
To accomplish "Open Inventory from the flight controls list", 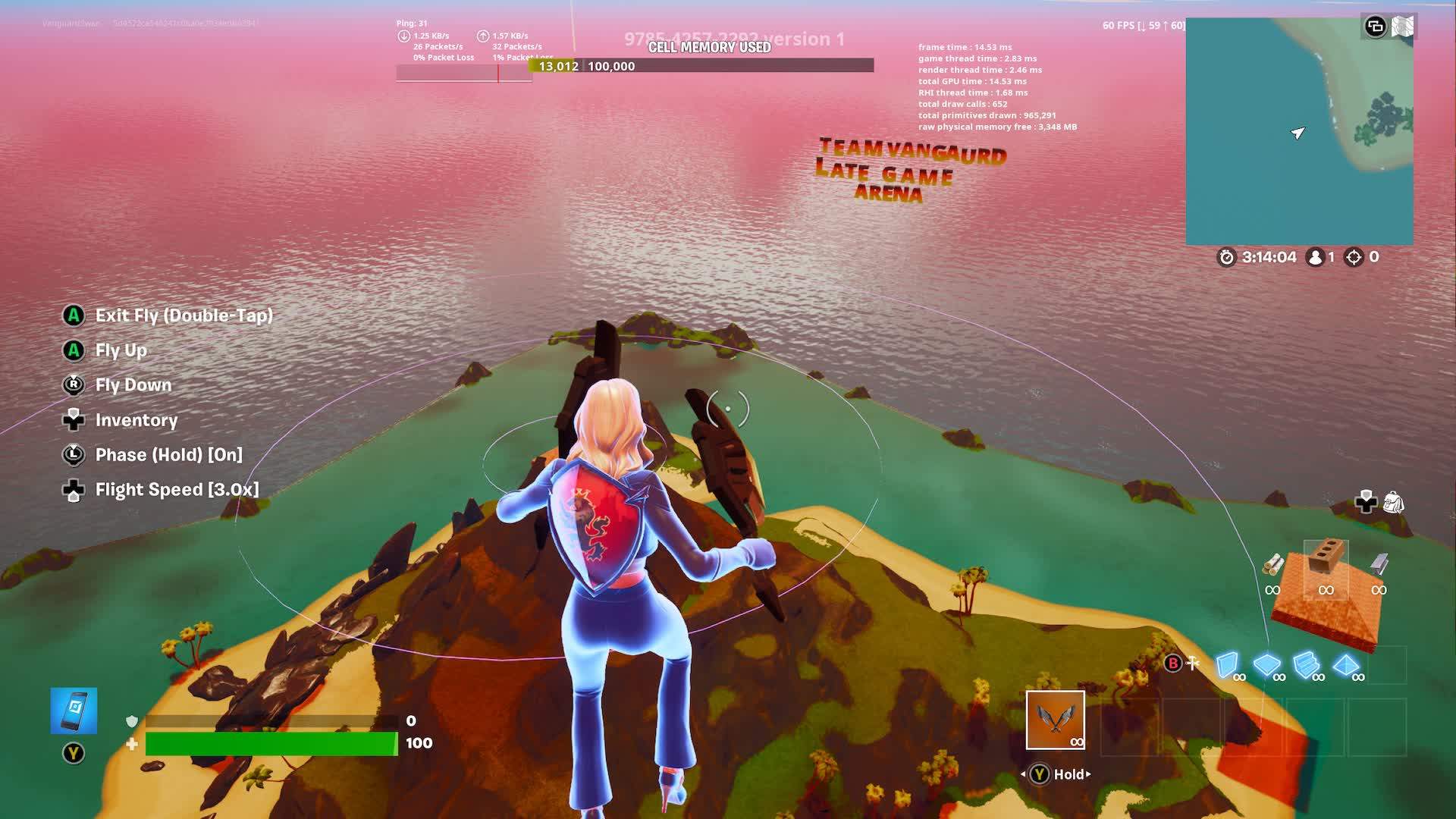I will (x=135, y=420).
